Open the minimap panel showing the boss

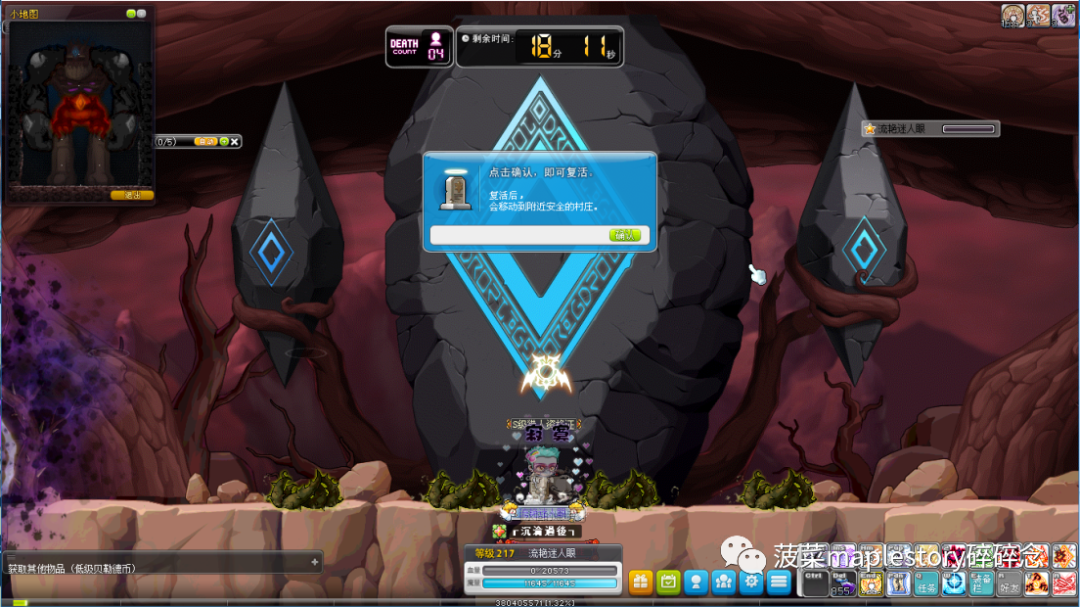(x=79, y=103)
